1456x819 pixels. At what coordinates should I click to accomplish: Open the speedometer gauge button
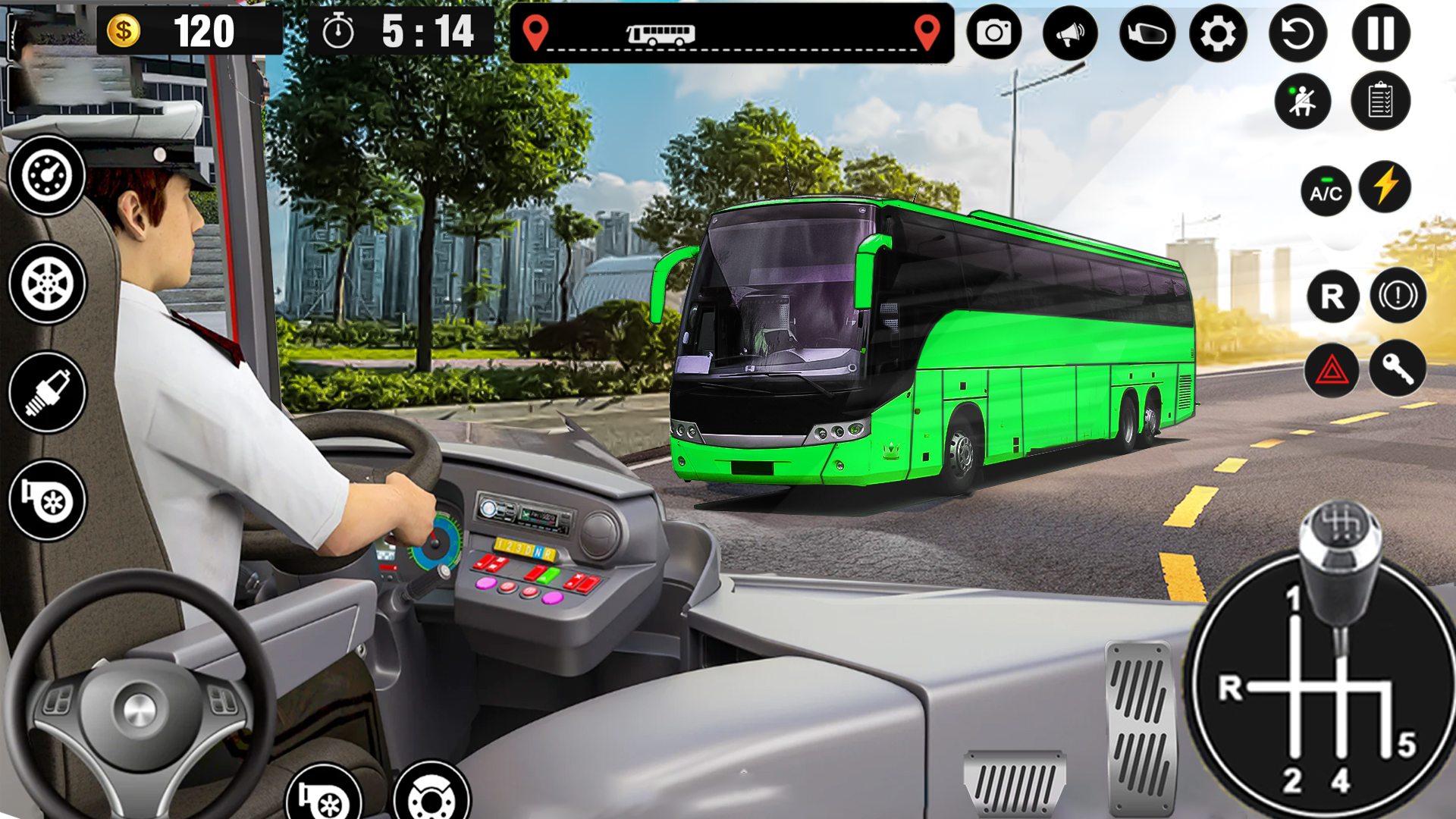pos(47,176)
